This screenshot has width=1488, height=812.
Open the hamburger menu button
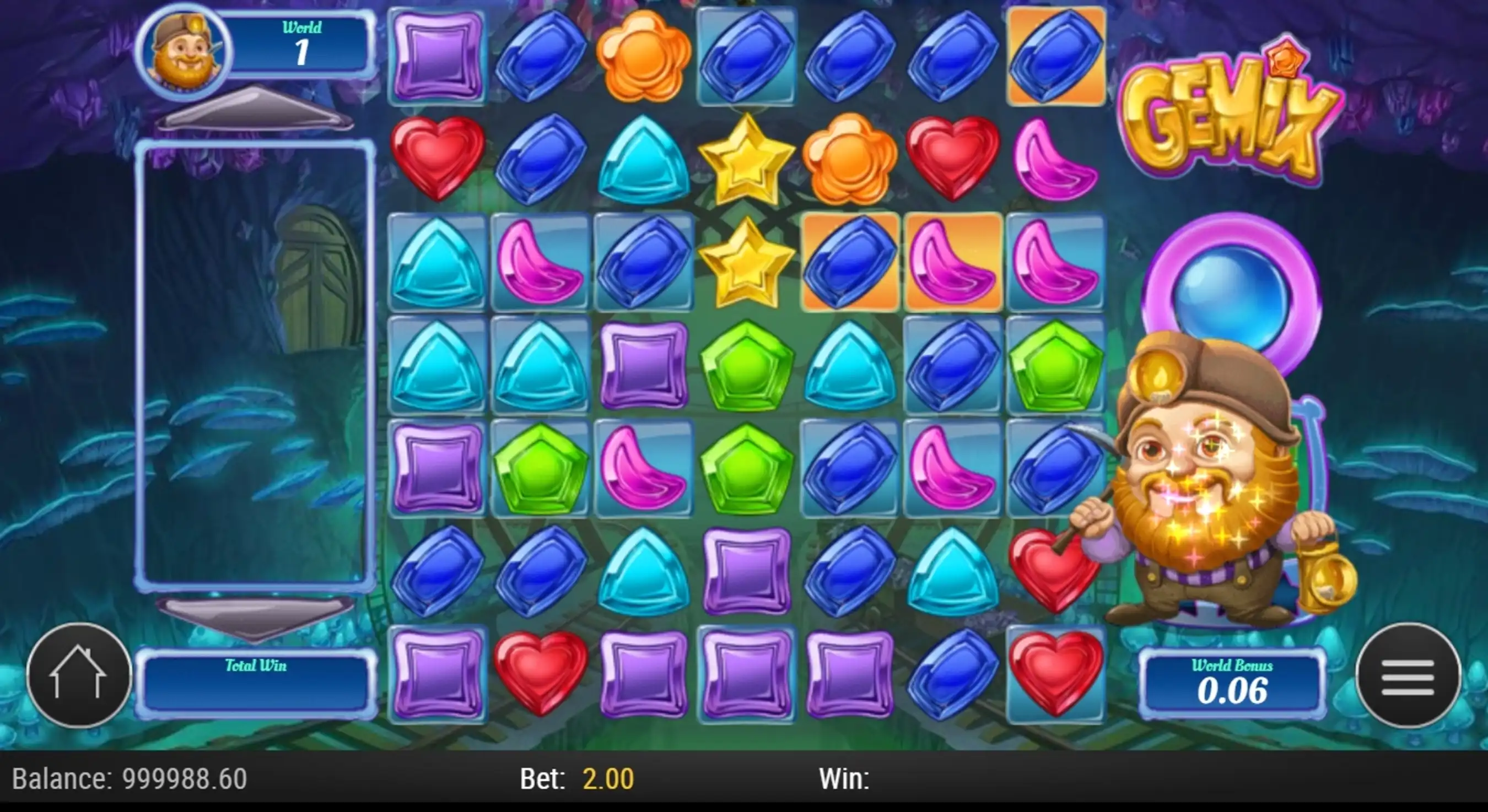pyautogui.click(x=1407, y=675)
